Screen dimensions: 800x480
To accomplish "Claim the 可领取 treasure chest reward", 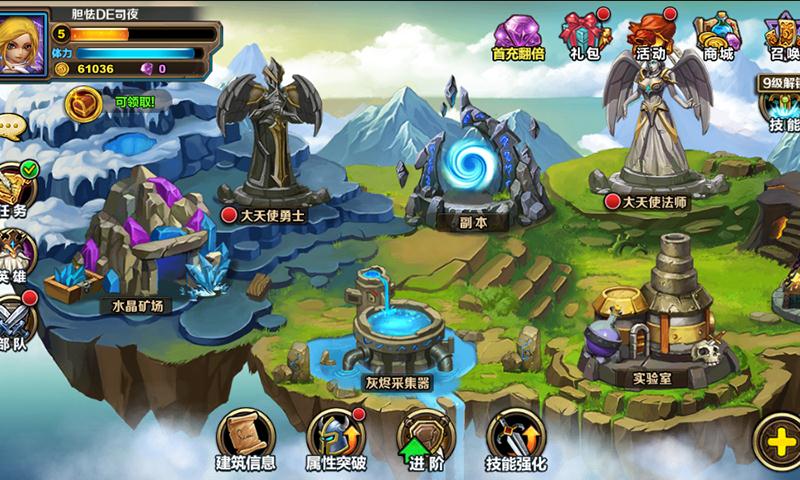I will point(86,101).
